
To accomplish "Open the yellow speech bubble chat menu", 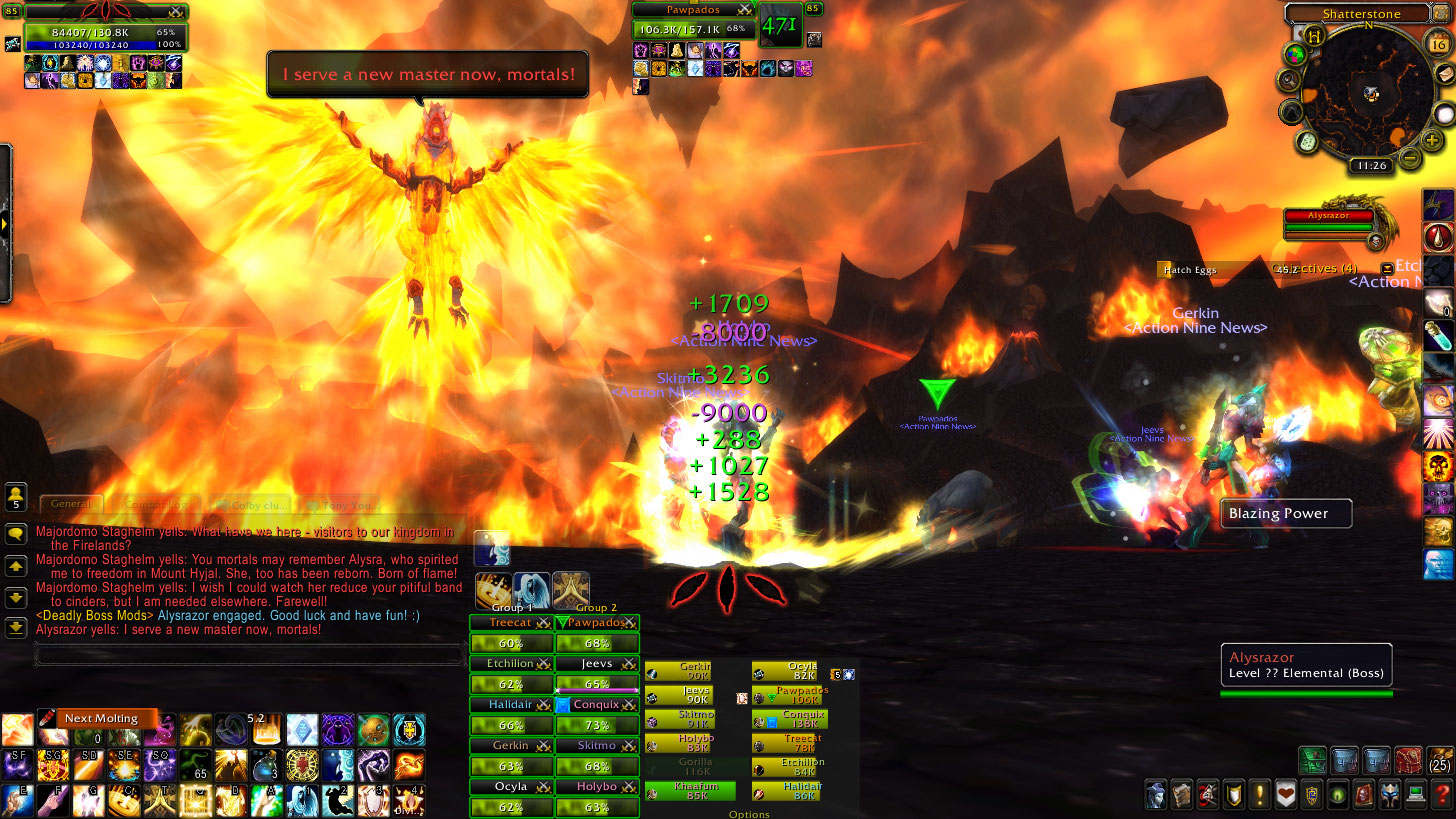I will (x=16, y=535).
